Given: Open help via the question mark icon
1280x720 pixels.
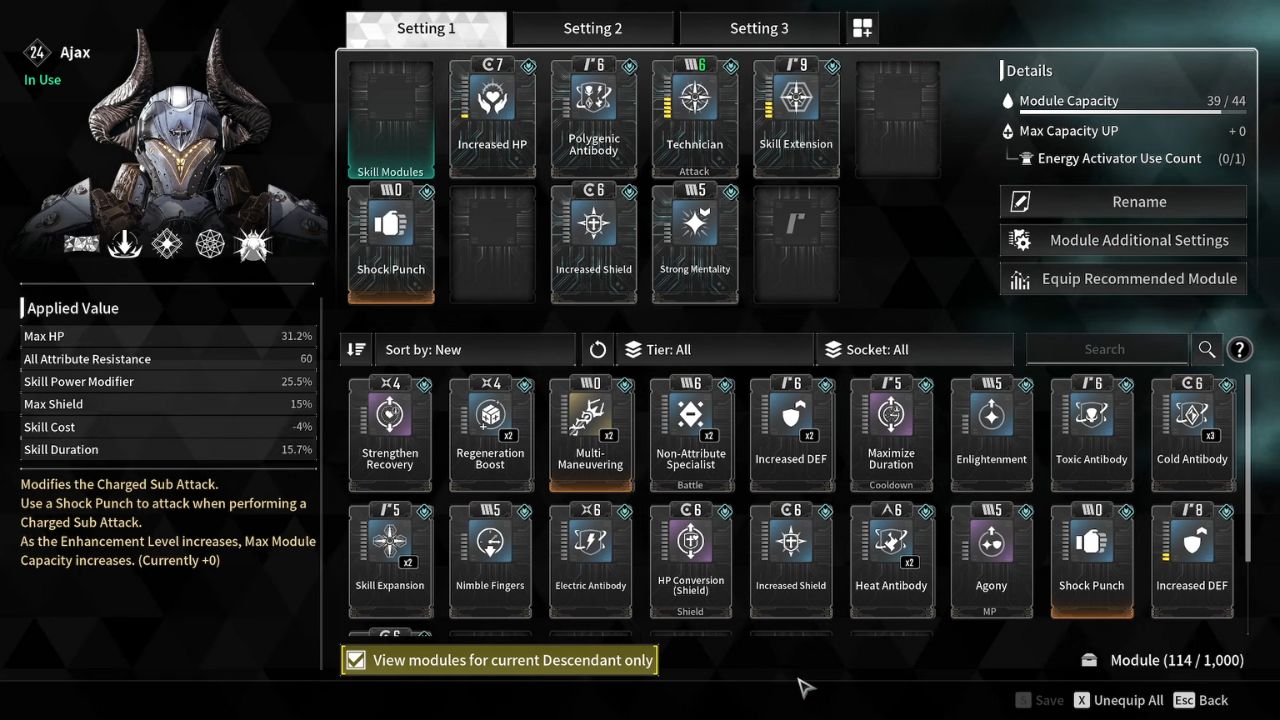Looking at the screenshot, I should (1240, 349).
